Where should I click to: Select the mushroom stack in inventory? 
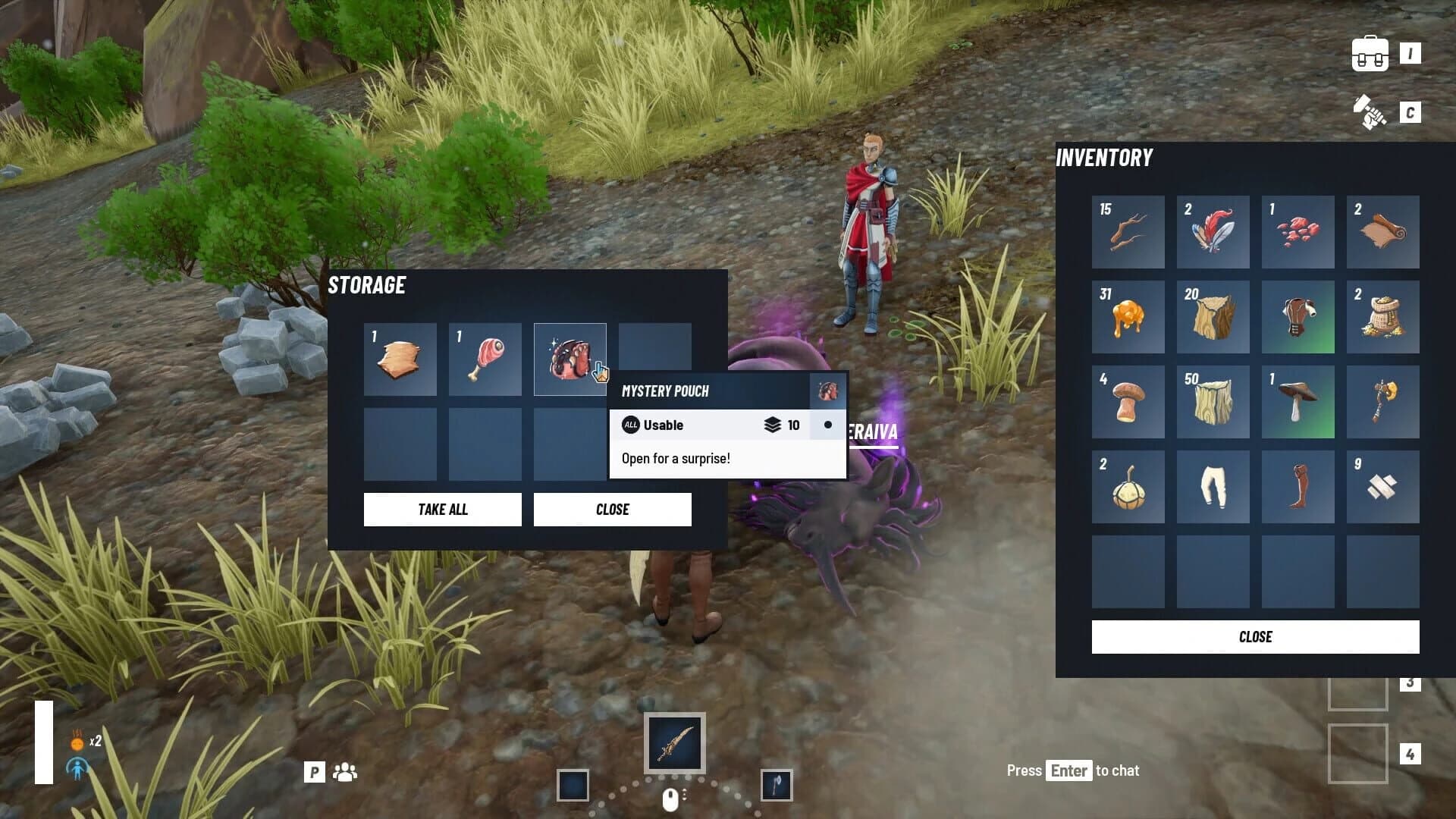point(1128,402)
